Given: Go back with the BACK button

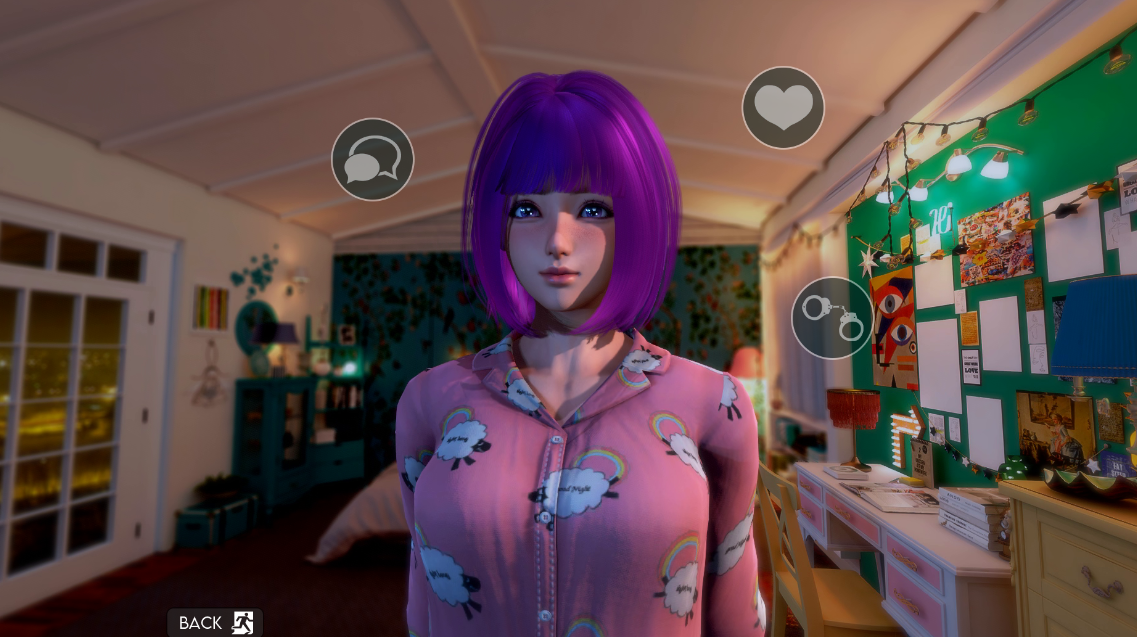Looking at the screenshot, I should click(214, 623).
